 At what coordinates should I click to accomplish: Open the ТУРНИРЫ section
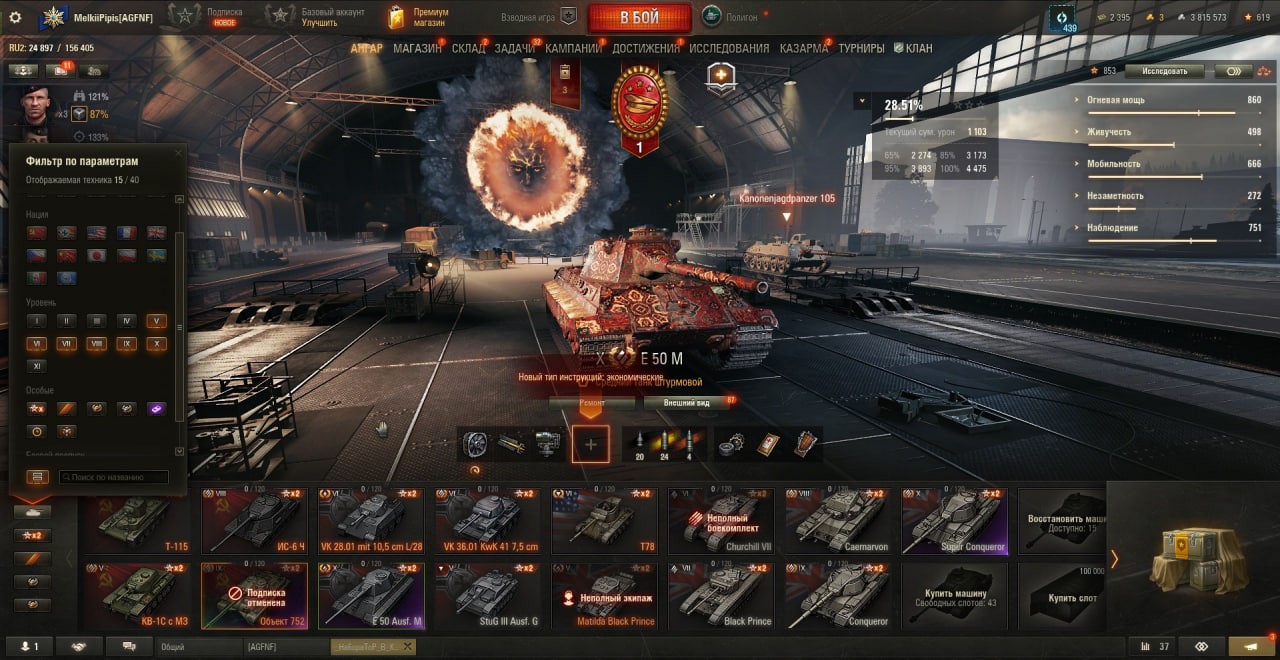click(x=861, y=48)
